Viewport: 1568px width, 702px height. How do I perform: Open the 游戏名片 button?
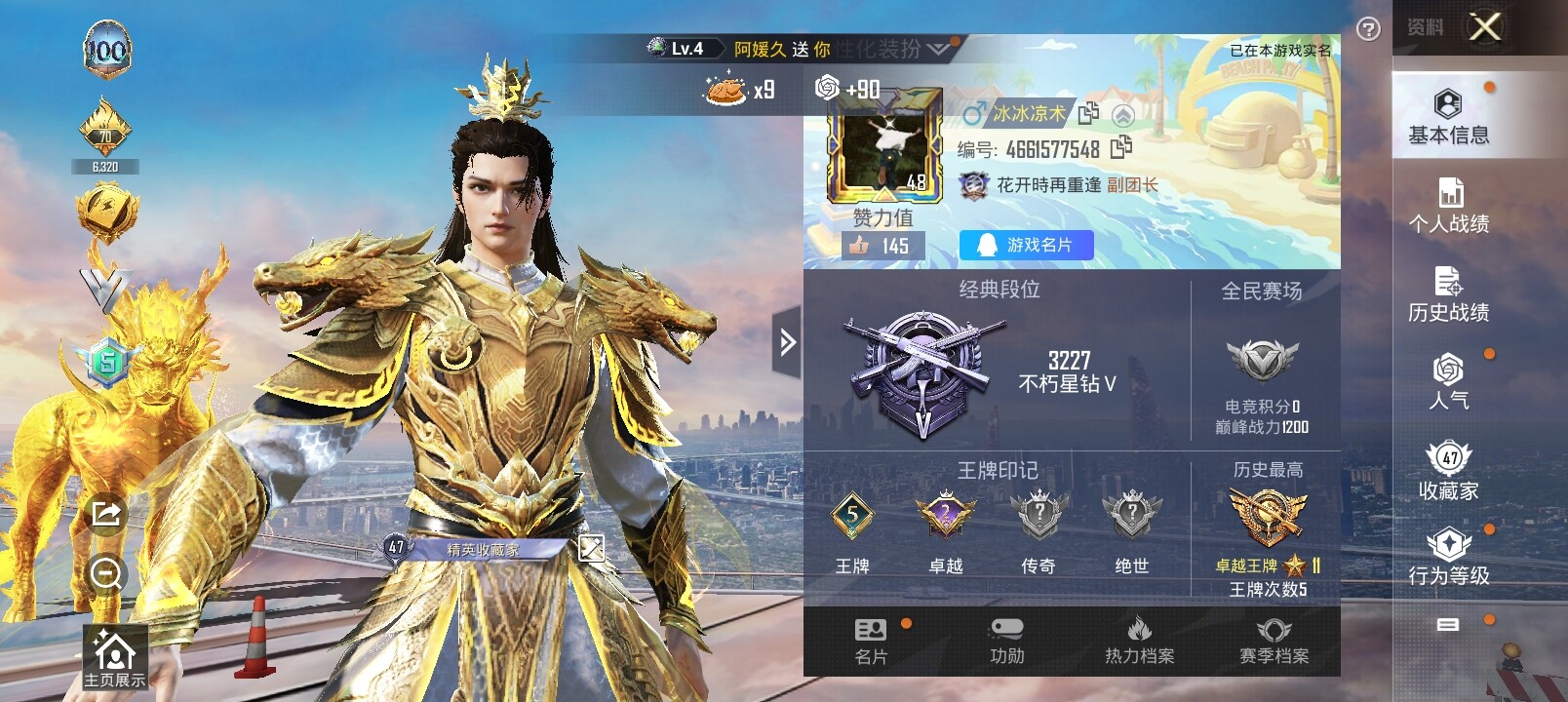click(x=1026, y=245)
